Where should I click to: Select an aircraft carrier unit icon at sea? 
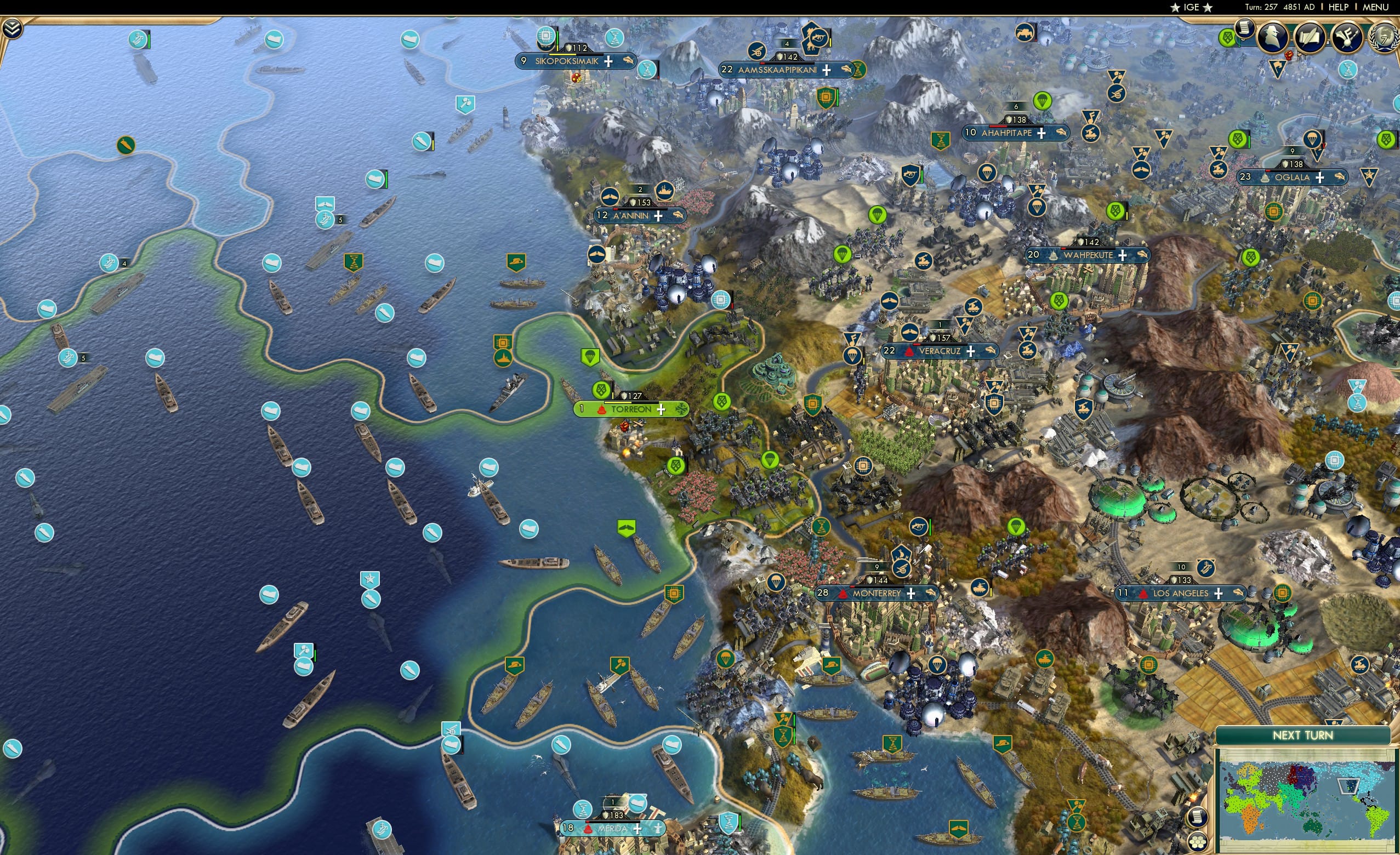click(109, 263)
